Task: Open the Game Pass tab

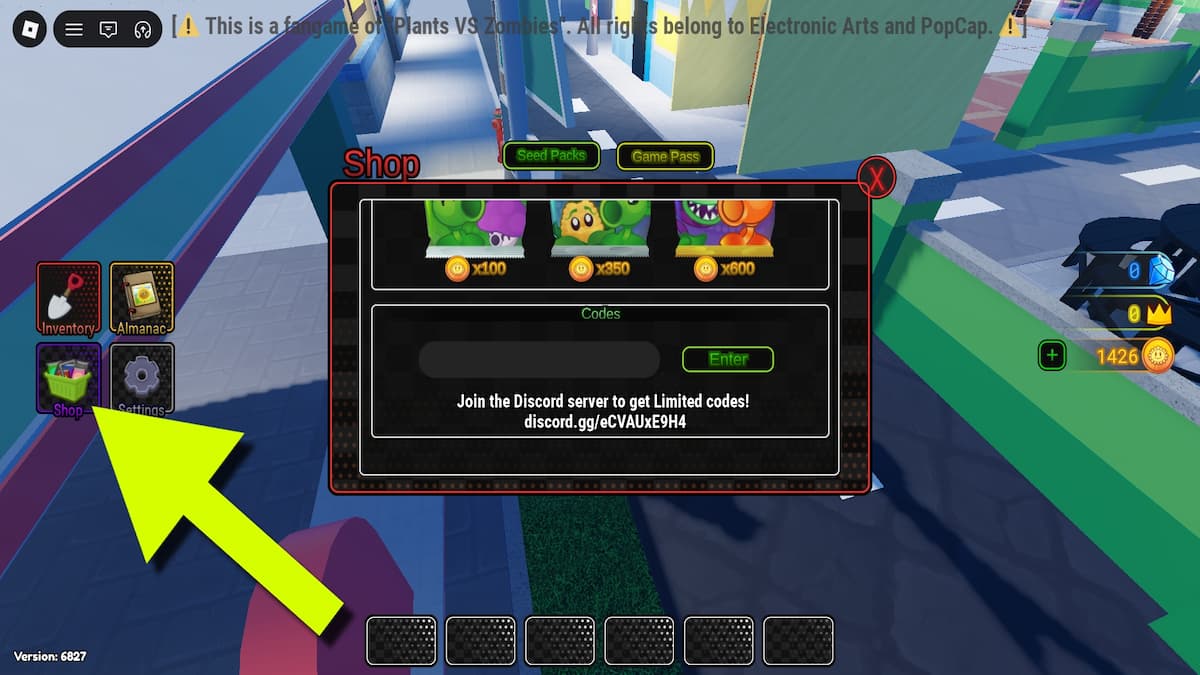Action: pos(665,156)
